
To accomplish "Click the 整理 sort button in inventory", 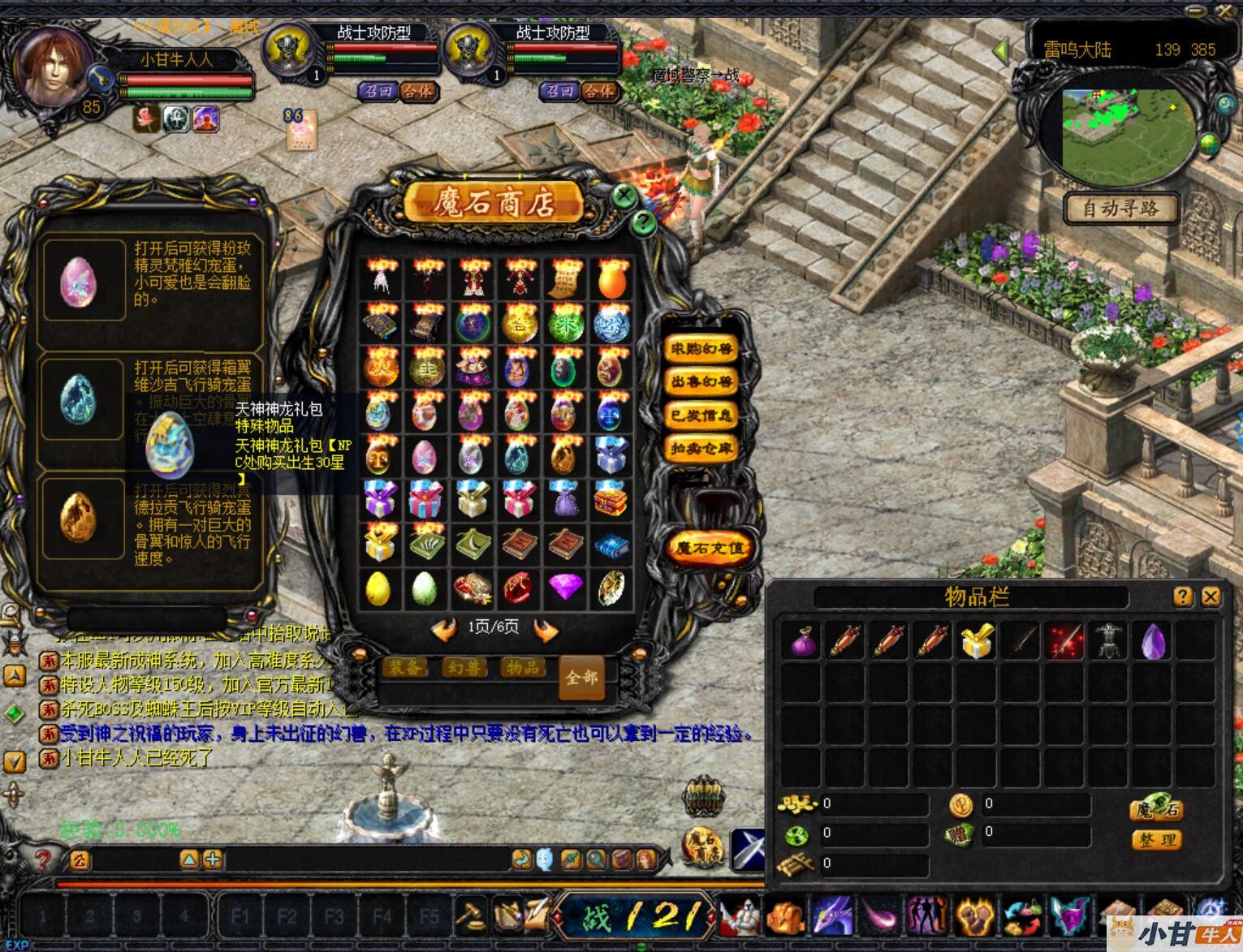I will pyautogui.click(x=1156, y=840).
